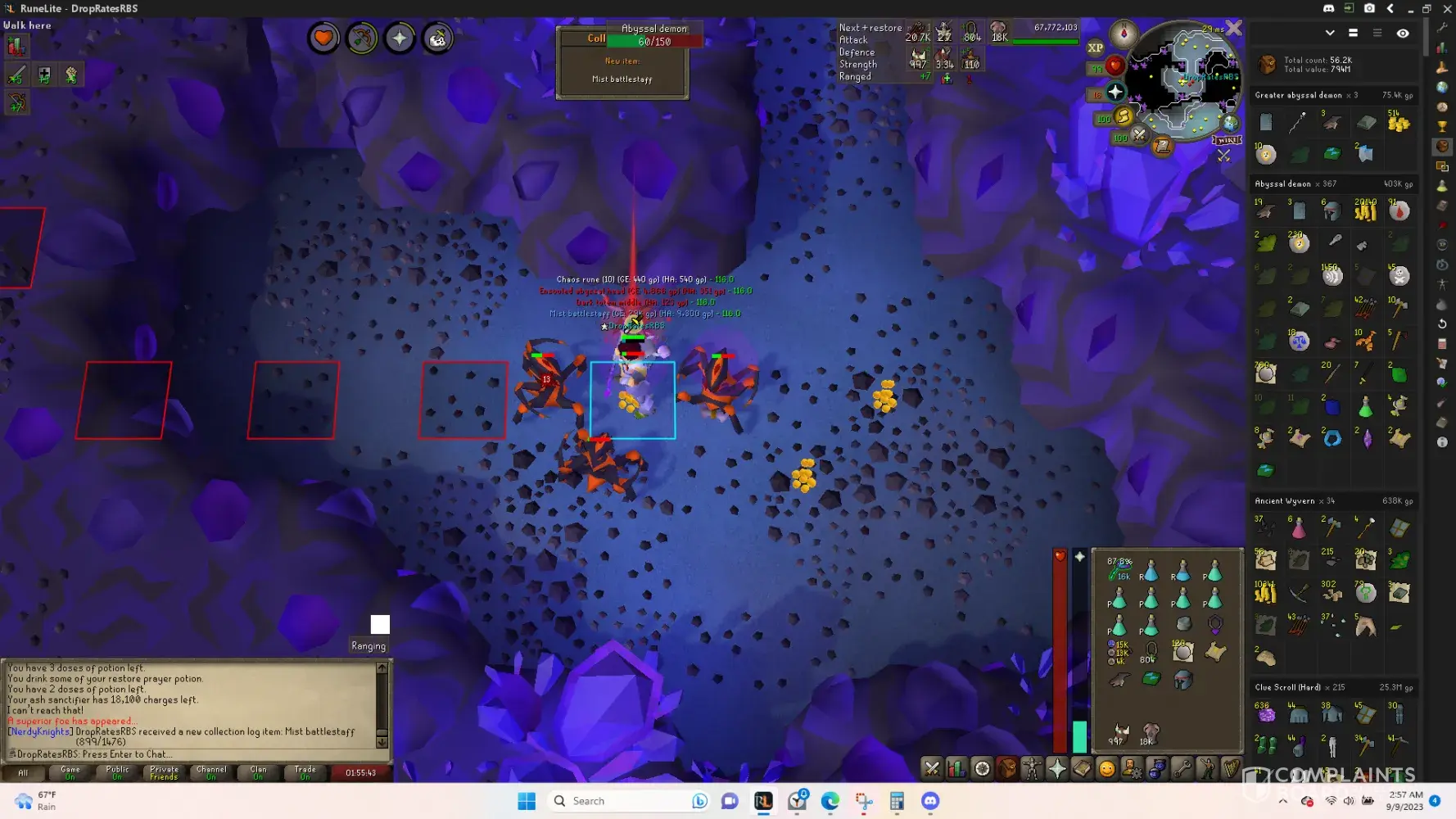Select the Game chat filter tab
This screenshot has height=819, width=1456.
(x=70, y=772)
